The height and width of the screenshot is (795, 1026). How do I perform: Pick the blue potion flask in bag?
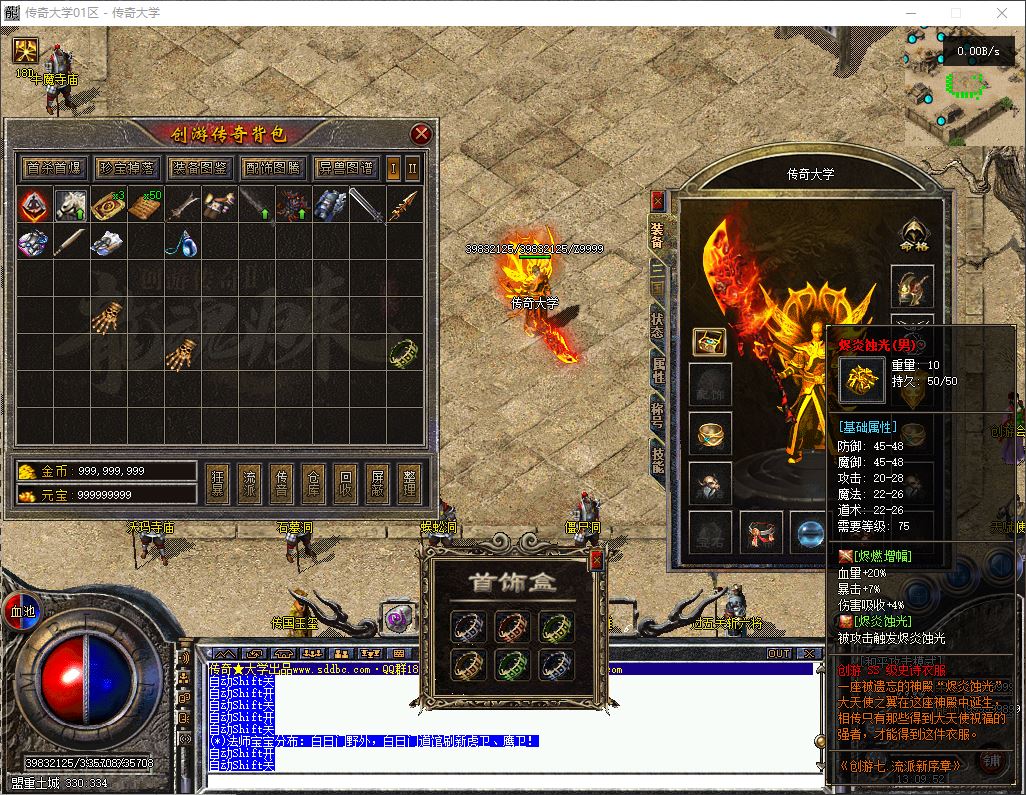pos(180,242)
